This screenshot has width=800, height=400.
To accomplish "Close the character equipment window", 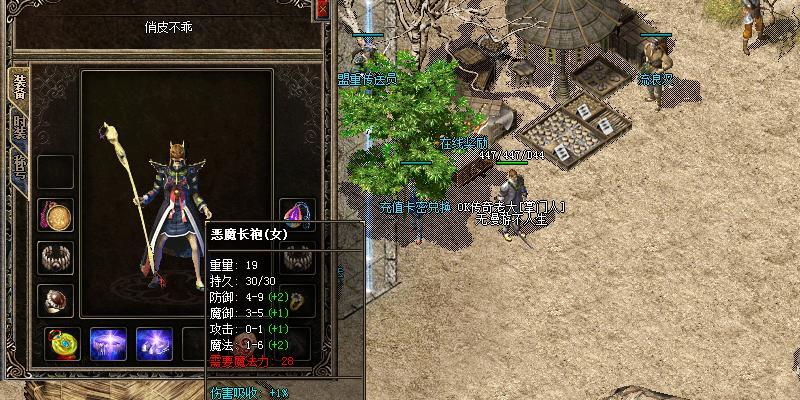I will (322, 10).
